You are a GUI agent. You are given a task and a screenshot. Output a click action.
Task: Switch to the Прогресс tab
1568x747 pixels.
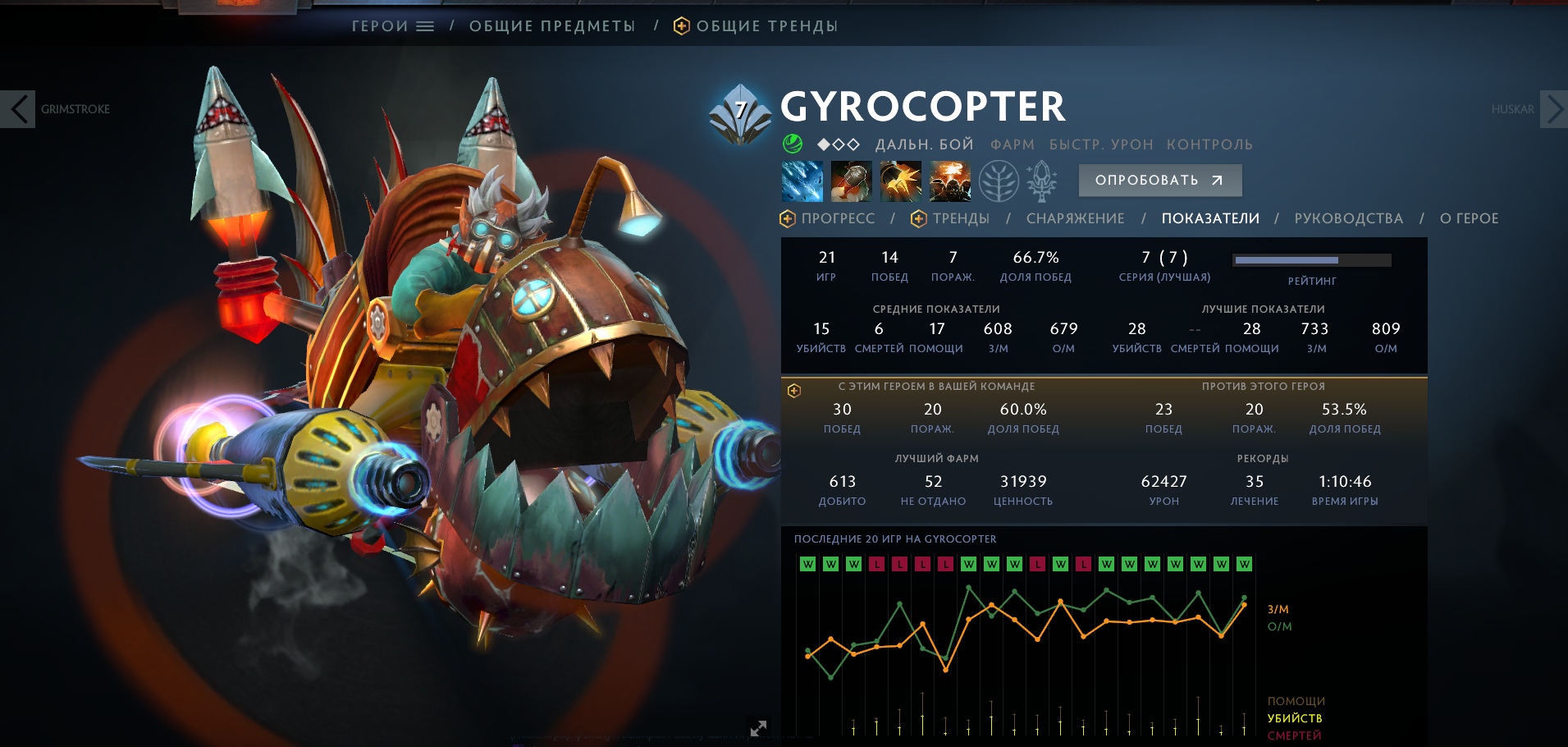828,218
